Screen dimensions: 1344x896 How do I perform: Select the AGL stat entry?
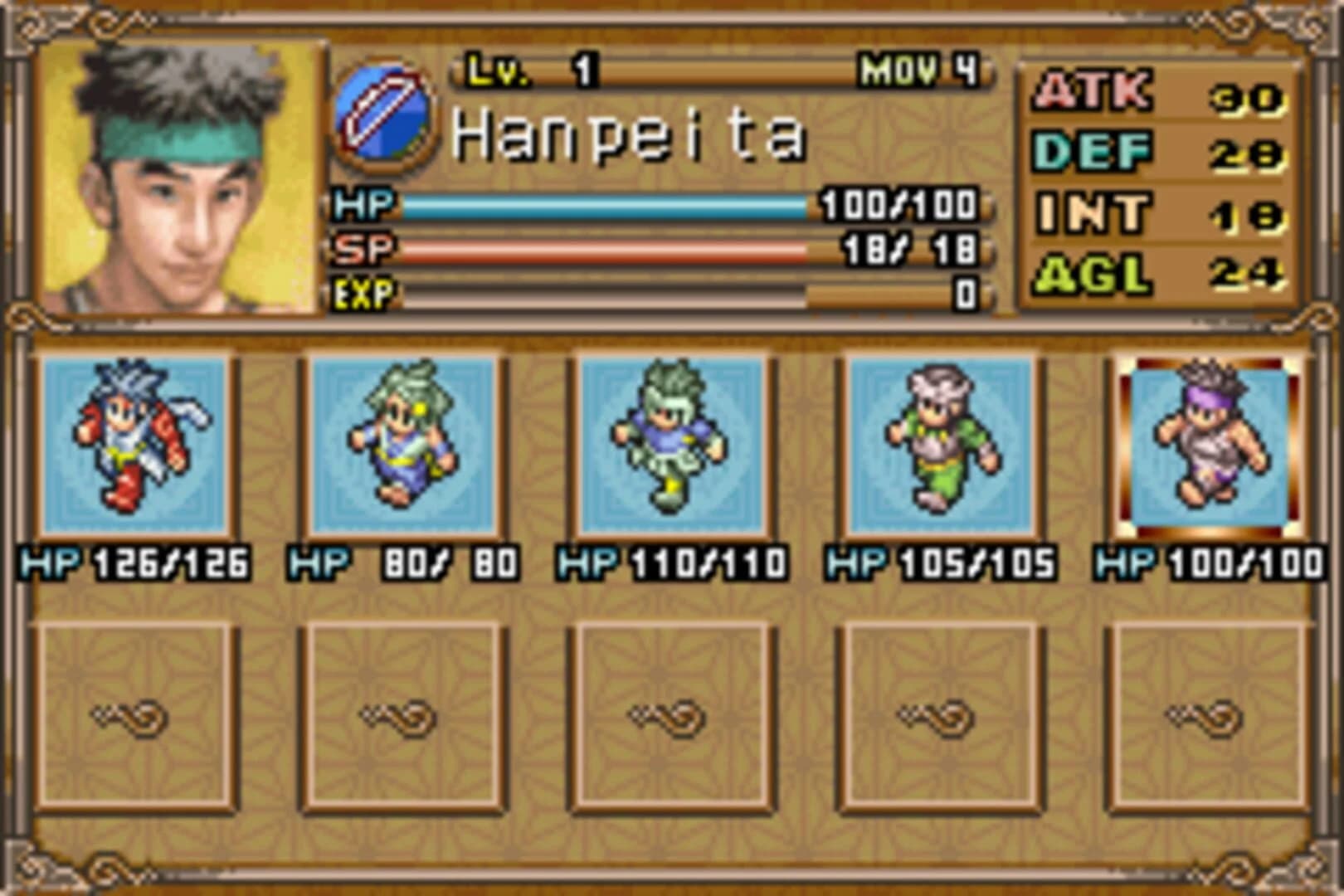[x=1087, y=274]
